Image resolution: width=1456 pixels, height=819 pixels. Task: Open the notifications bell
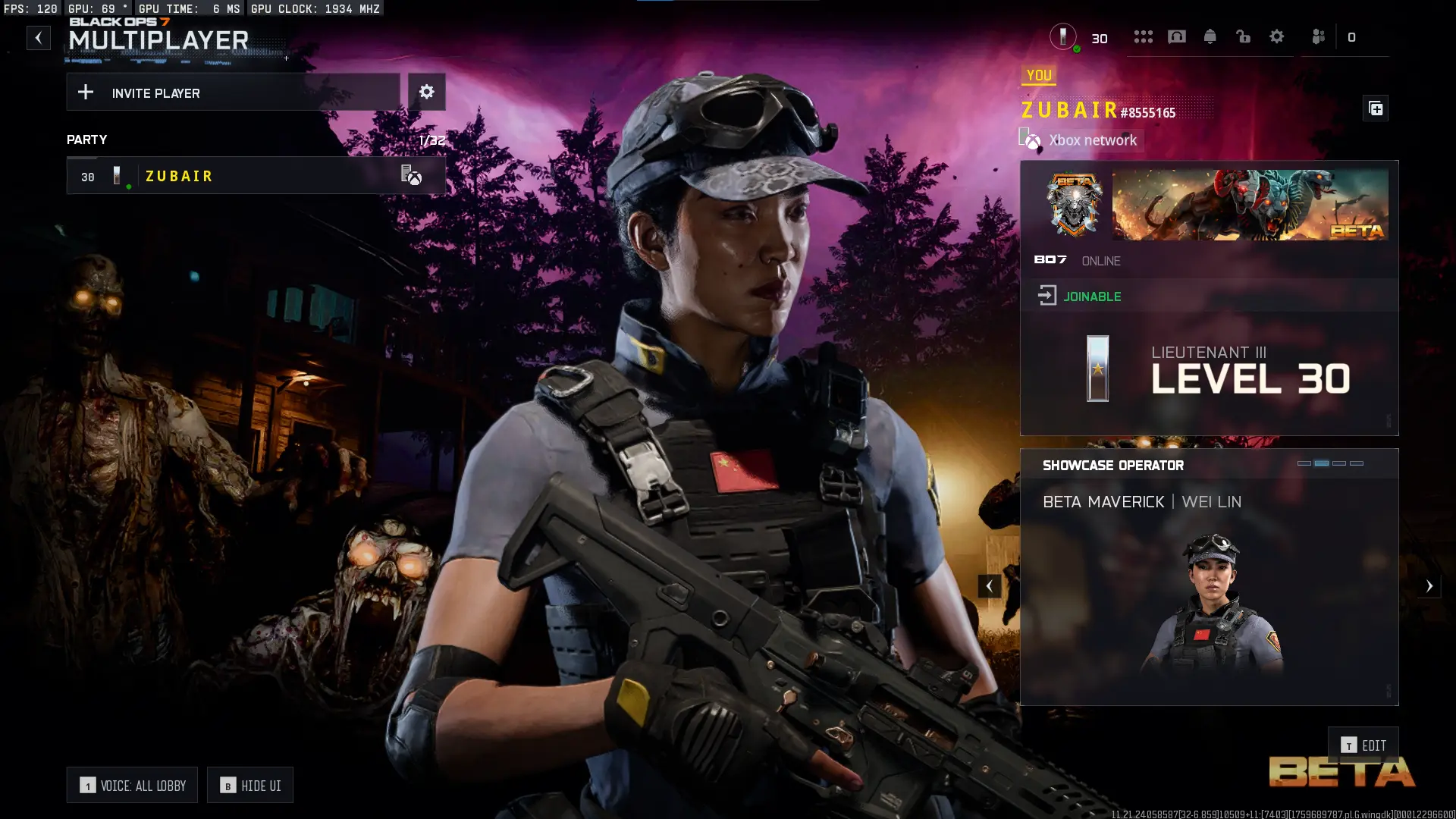point(1210,36)
